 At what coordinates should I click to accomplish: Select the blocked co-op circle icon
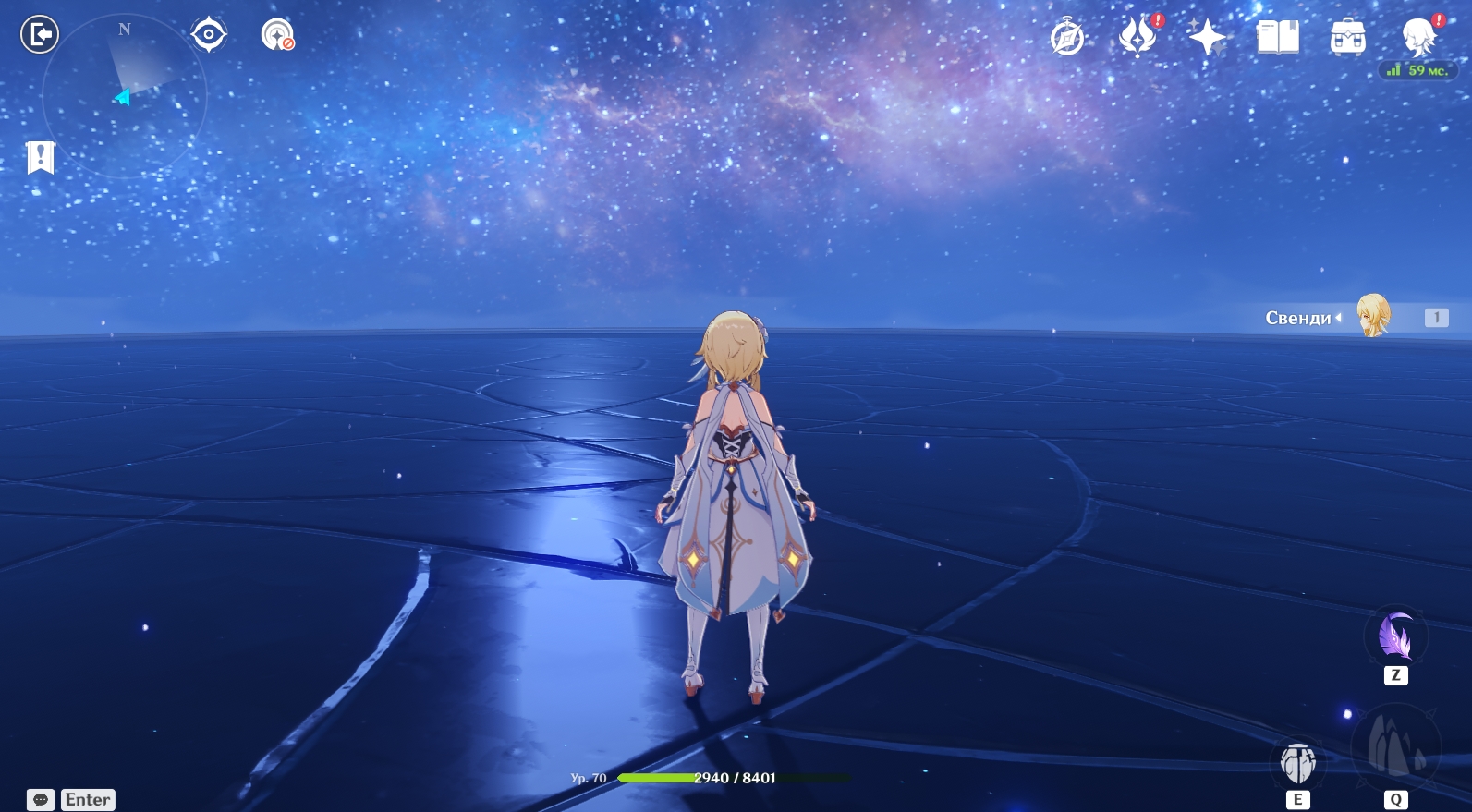point(277,35)
